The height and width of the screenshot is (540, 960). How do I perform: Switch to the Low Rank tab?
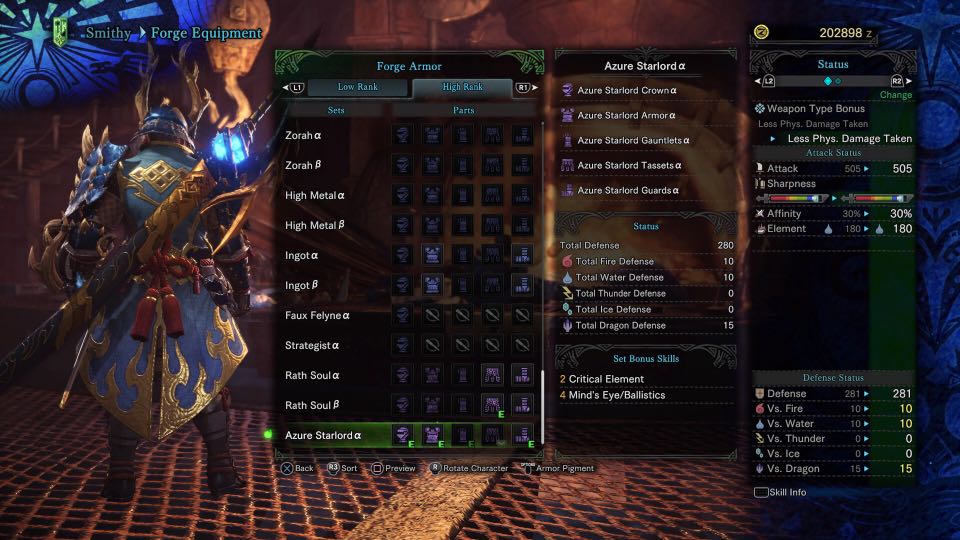356,87
